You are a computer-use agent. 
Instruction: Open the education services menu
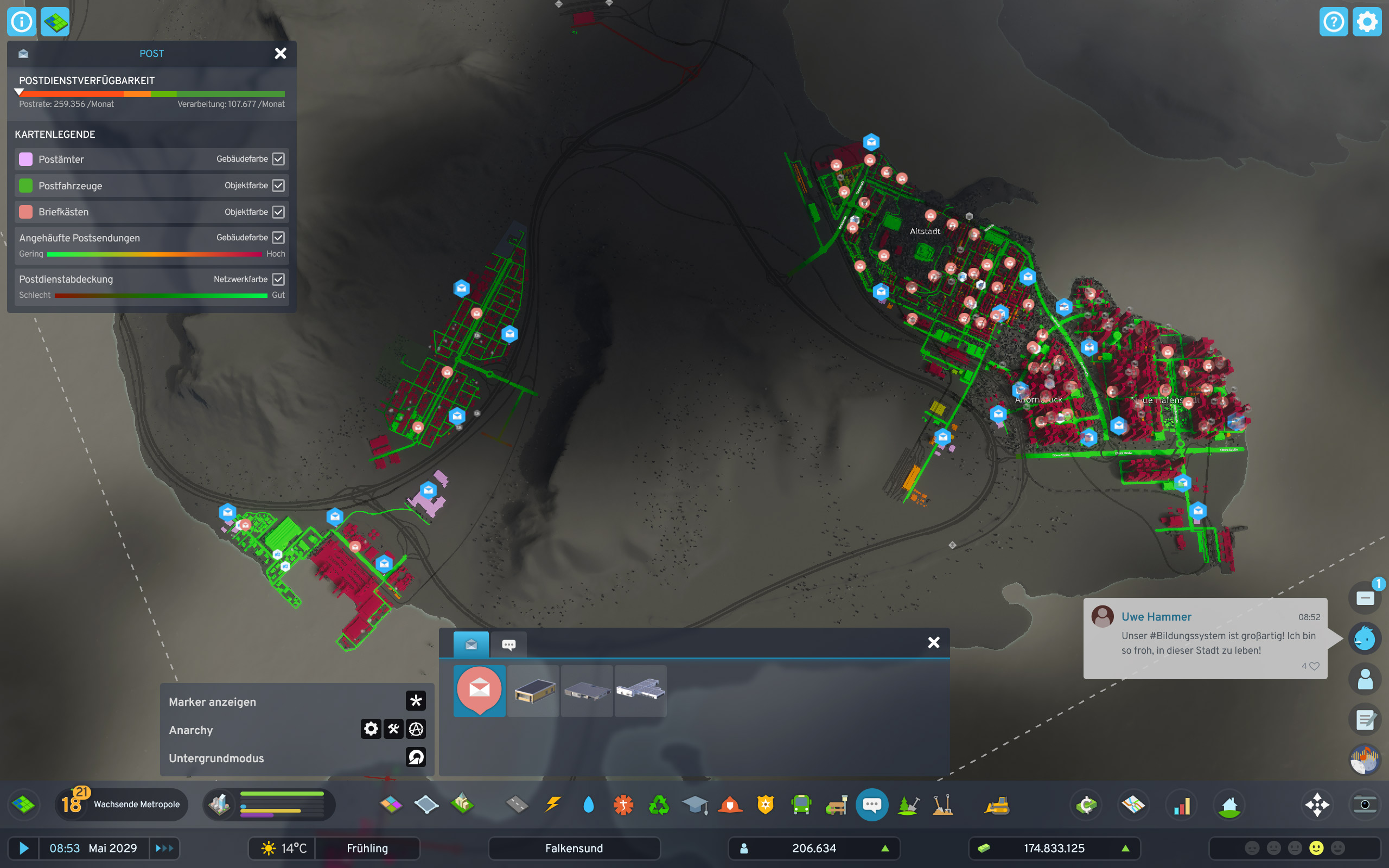tap(695, 805)
